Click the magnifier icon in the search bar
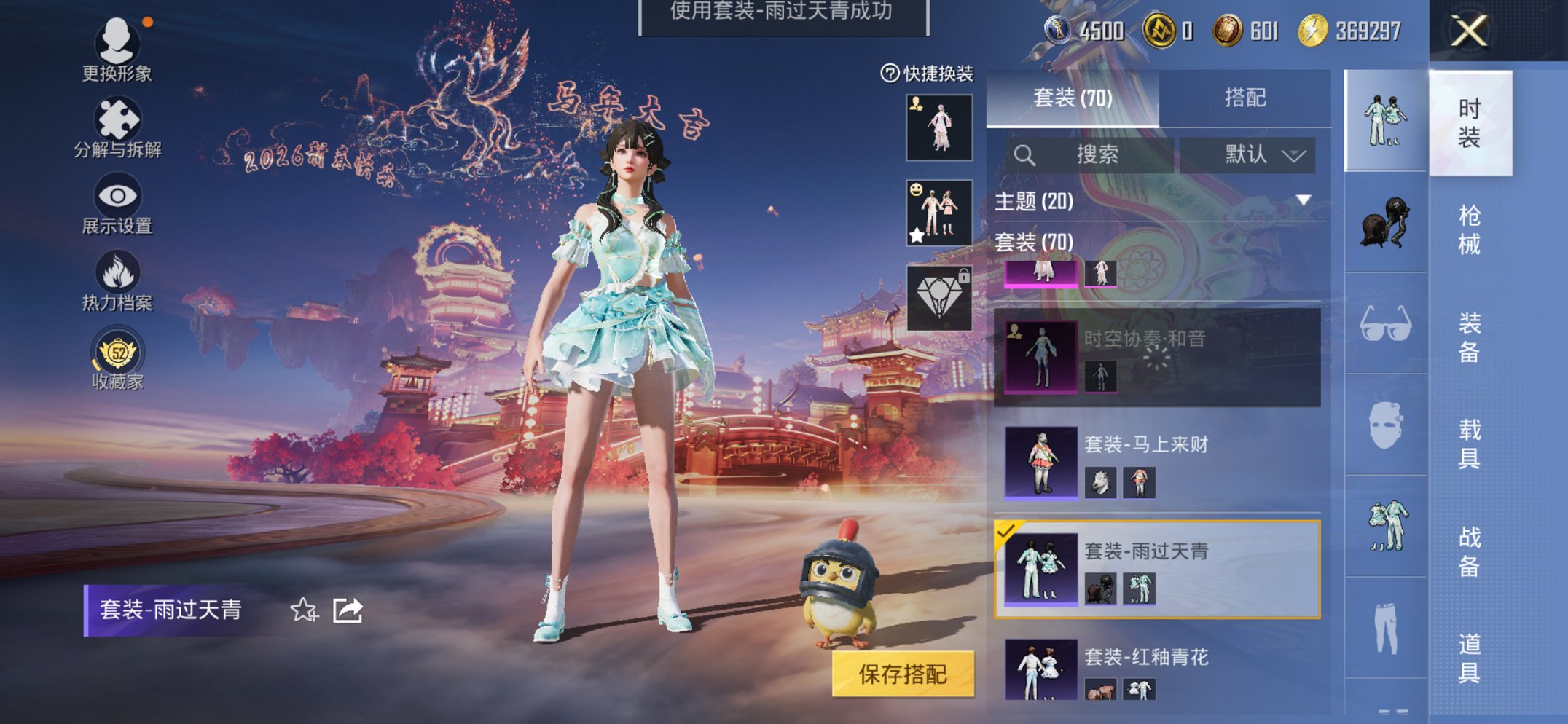 (1026, 154)
